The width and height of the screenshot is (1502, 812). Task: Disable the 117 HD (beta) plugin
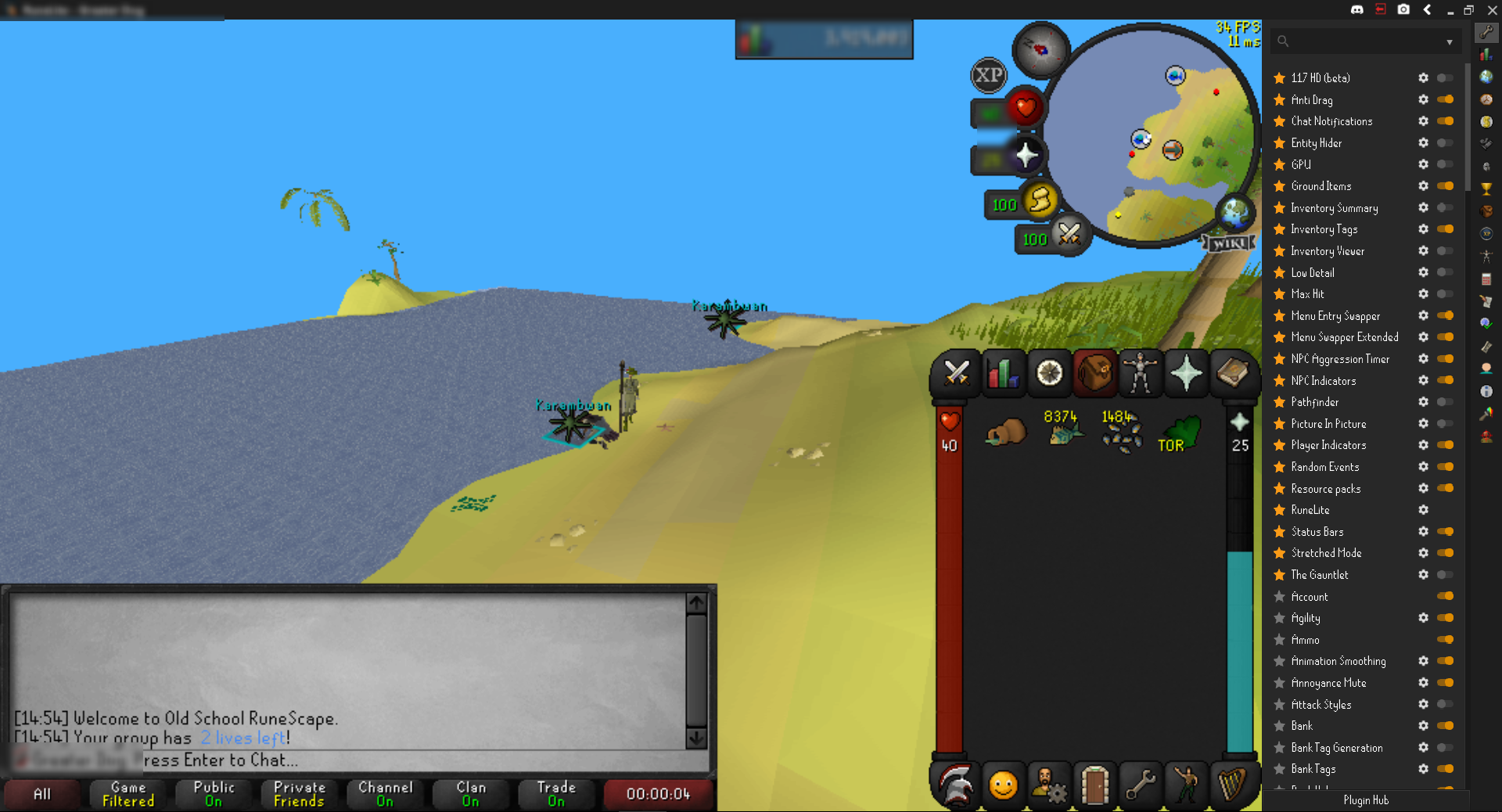click(1444, 78)
